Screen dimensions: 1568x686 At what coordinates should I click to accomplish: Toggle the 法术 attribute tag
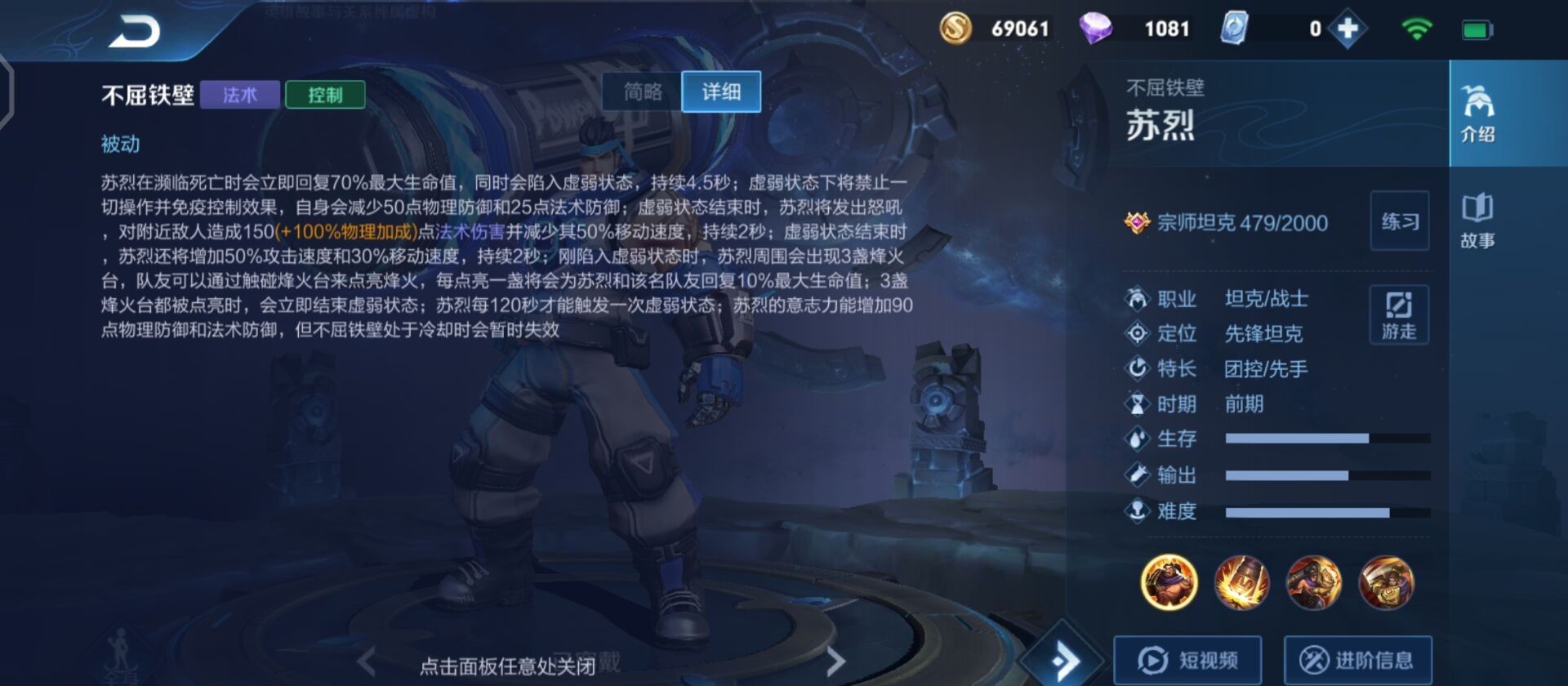tap(239, 96)
